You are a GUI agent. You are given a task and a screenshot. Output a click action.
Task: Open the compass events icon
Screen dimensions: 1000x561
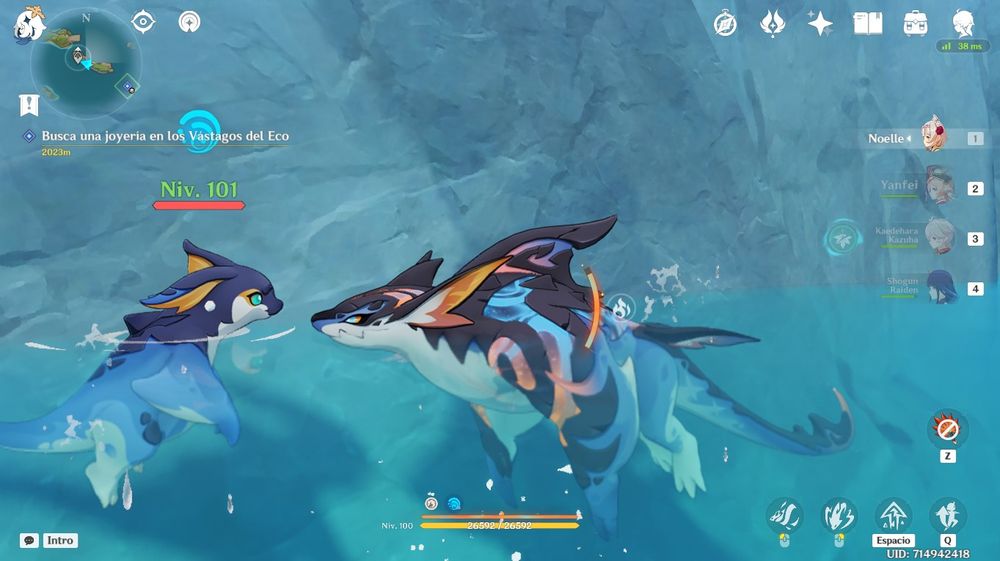click(725, 24)
